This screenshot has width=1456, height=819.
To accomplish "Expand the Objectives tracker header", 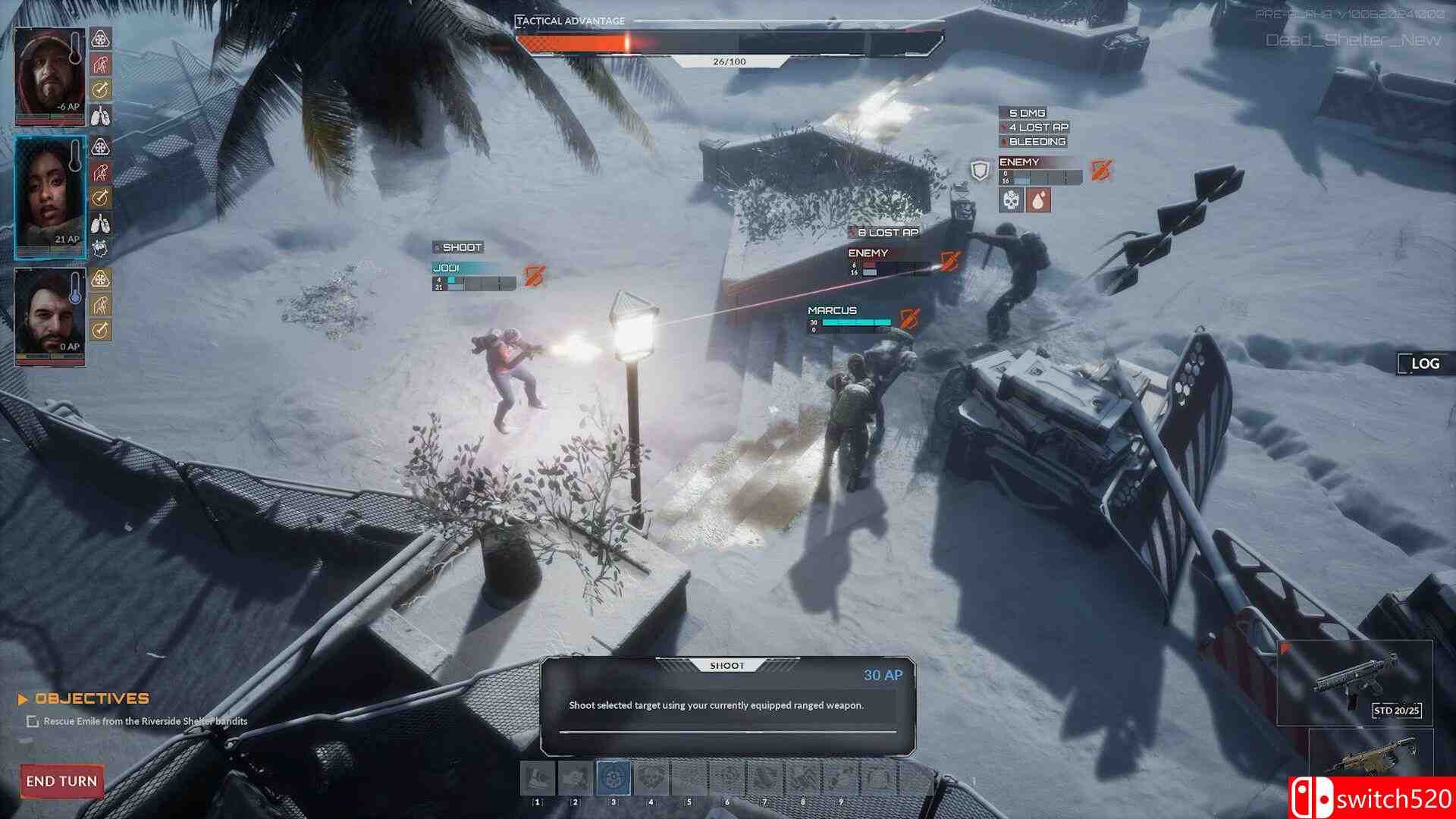I will click(85, 698).
